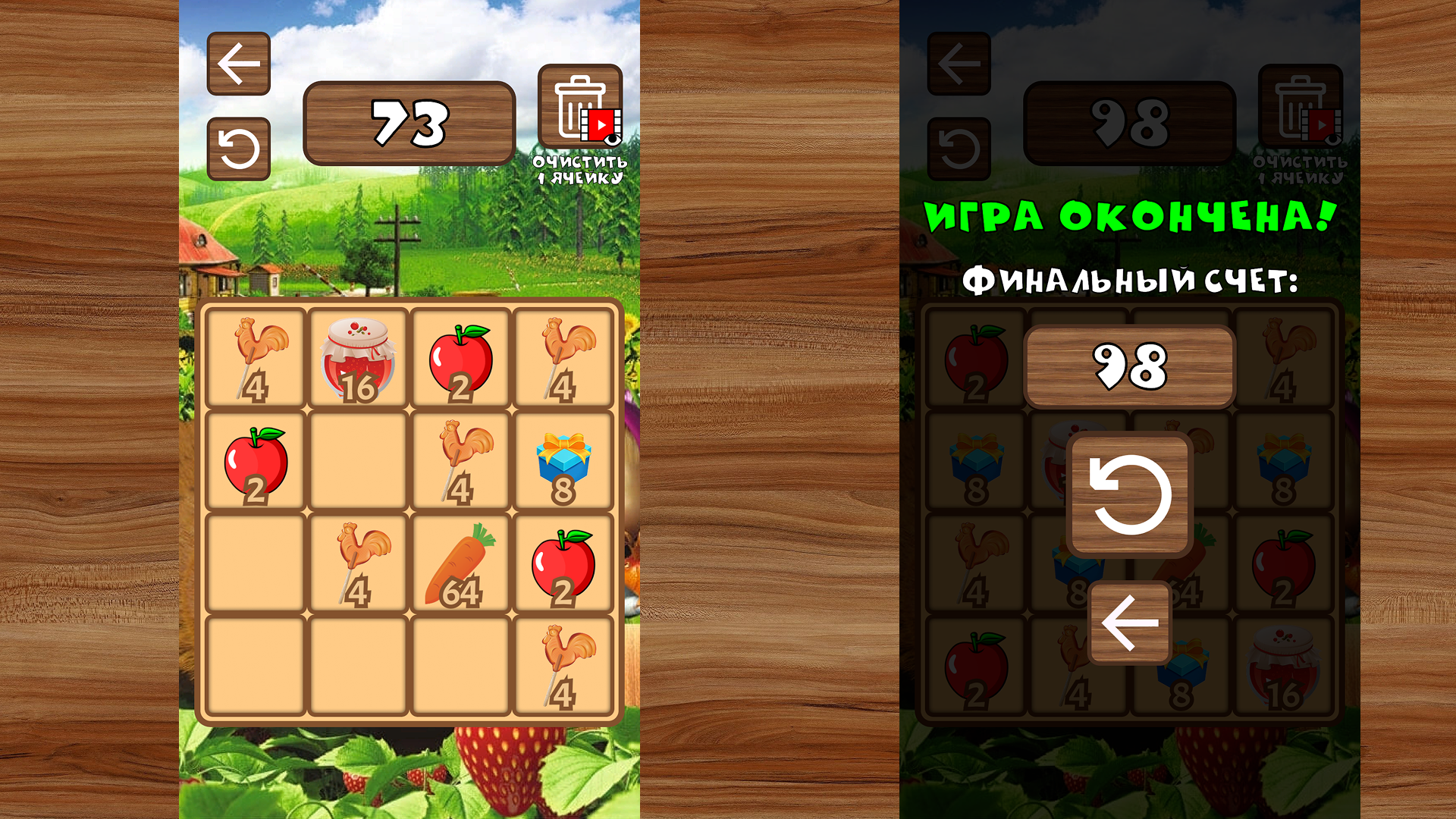1456x819 pixels.
Task: Select the jam jar tile worth 16
Action: [359, 356]
